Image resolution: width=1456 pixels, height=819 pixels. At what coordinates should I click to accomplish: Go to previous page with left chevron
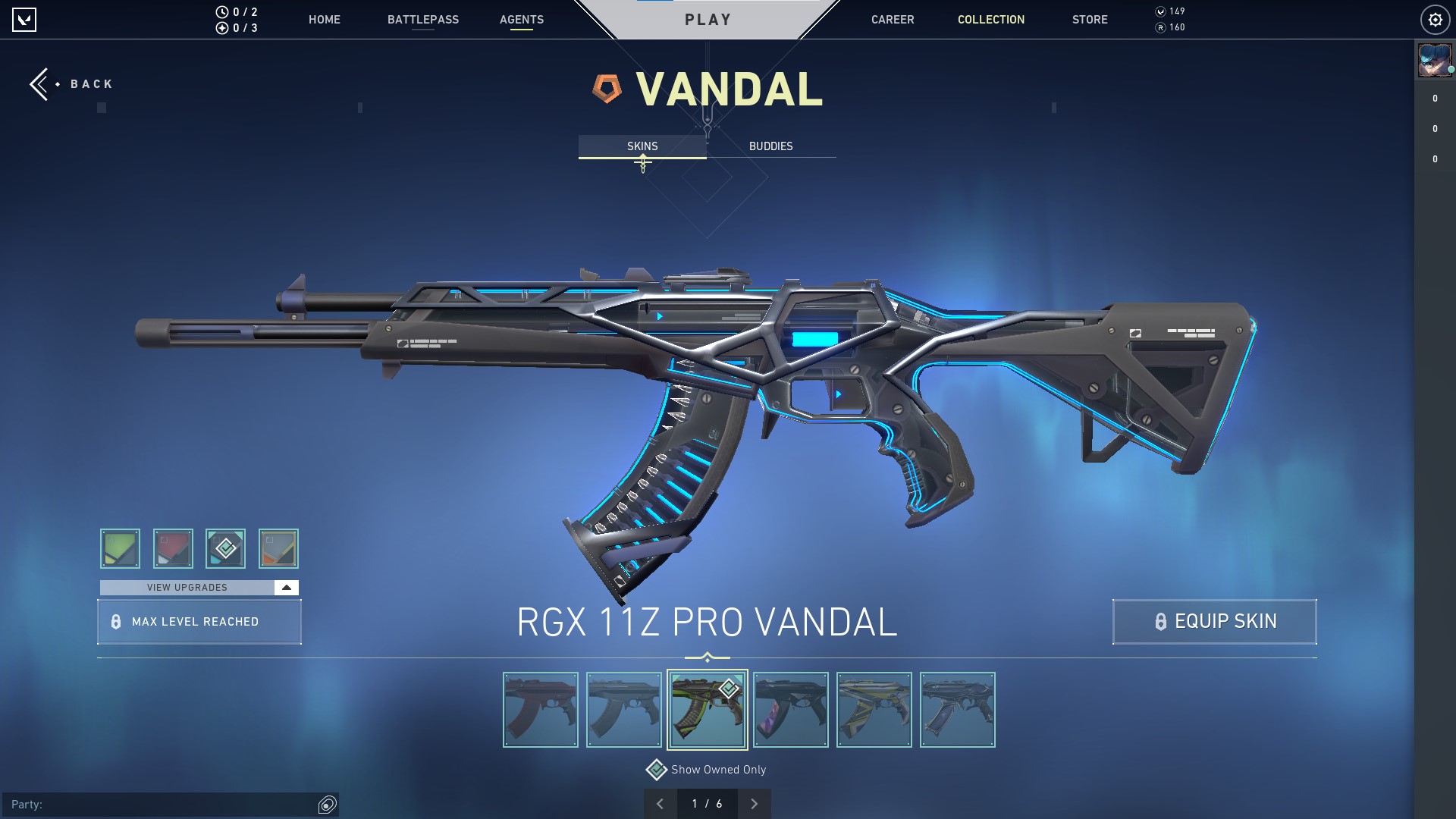tap(660, 802)
